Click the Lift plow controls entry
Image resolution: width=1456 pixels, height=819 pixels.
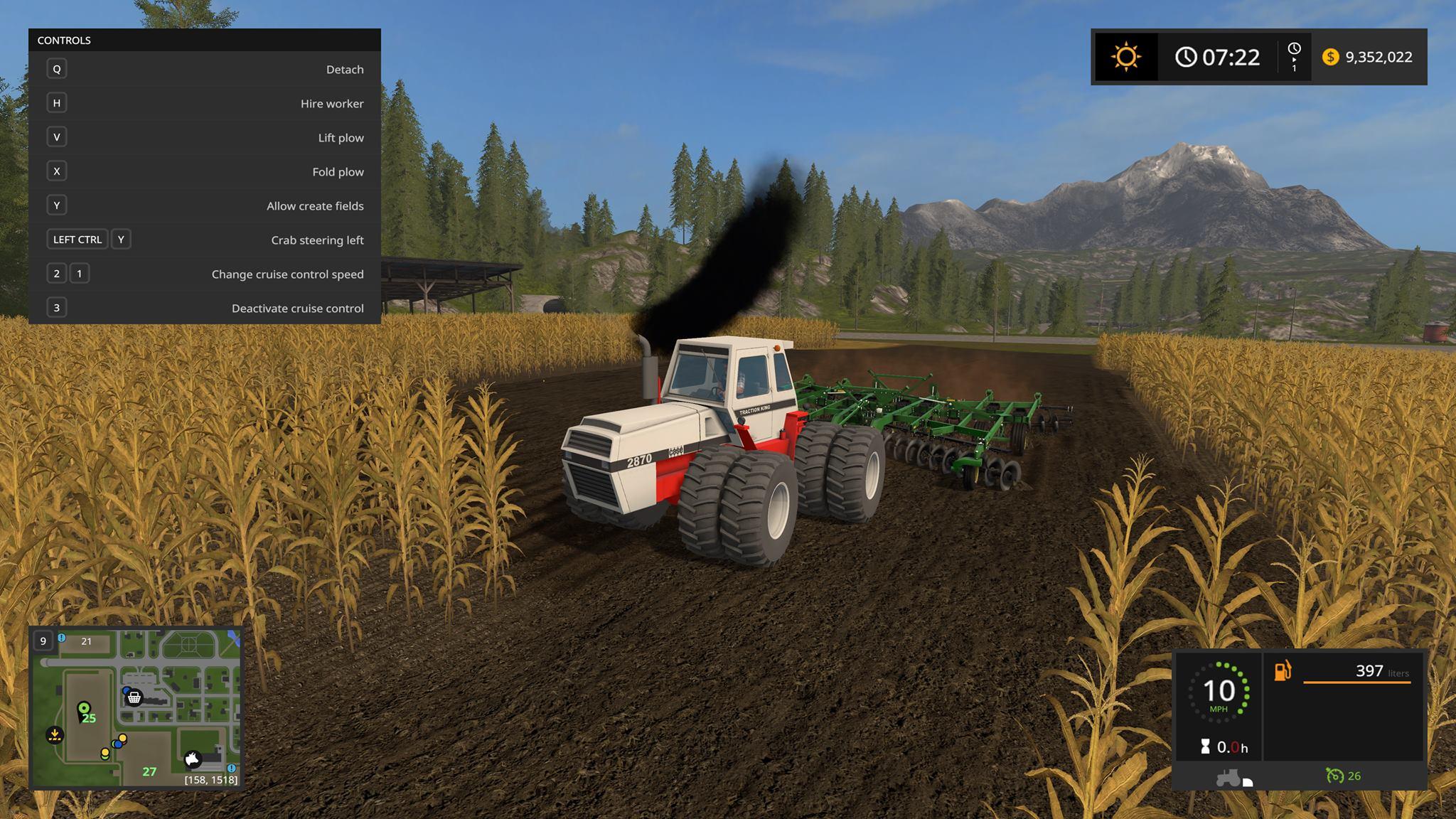pos(205,137)
